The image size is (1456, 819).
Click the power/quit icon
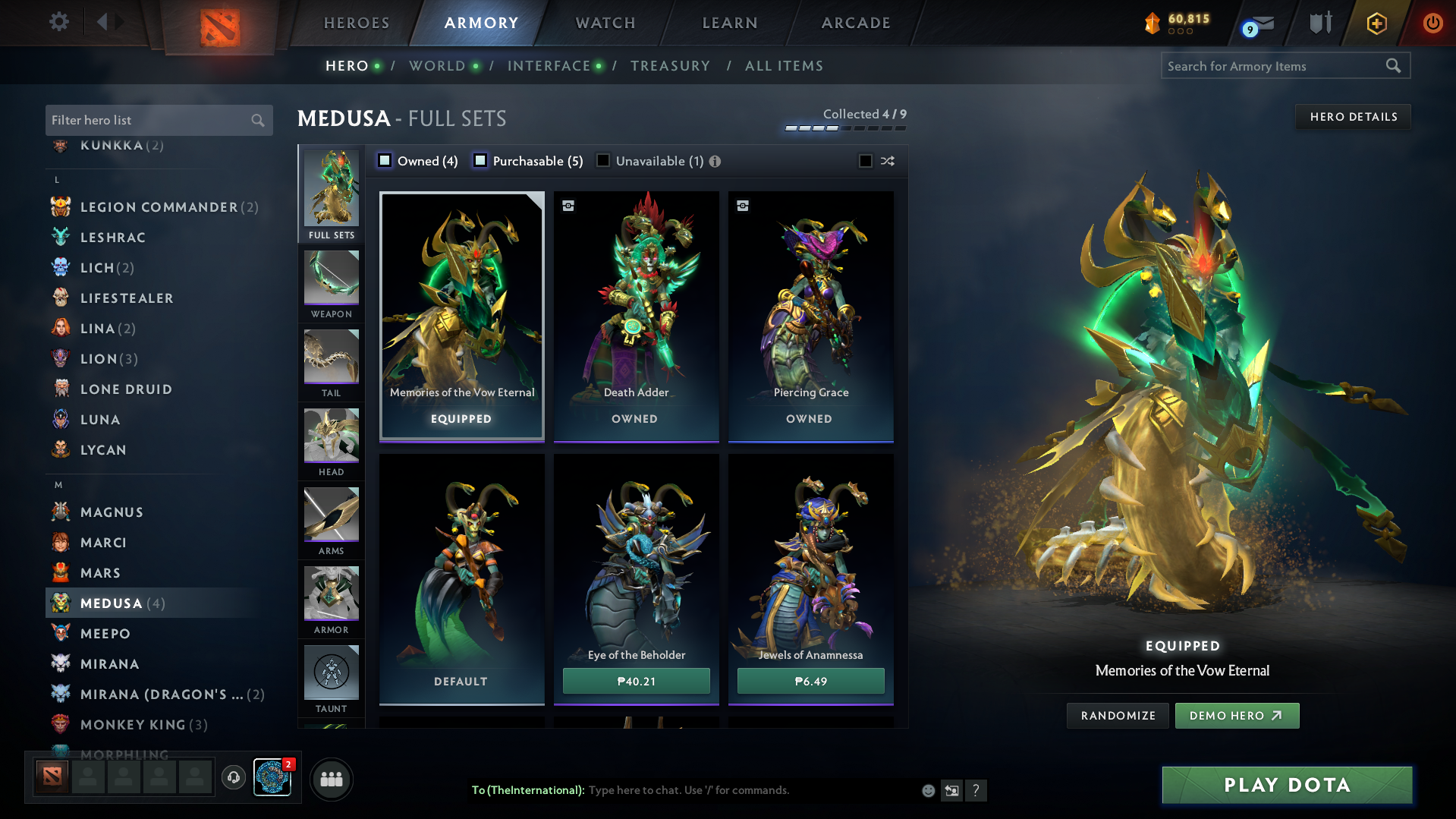[1432, 23]
